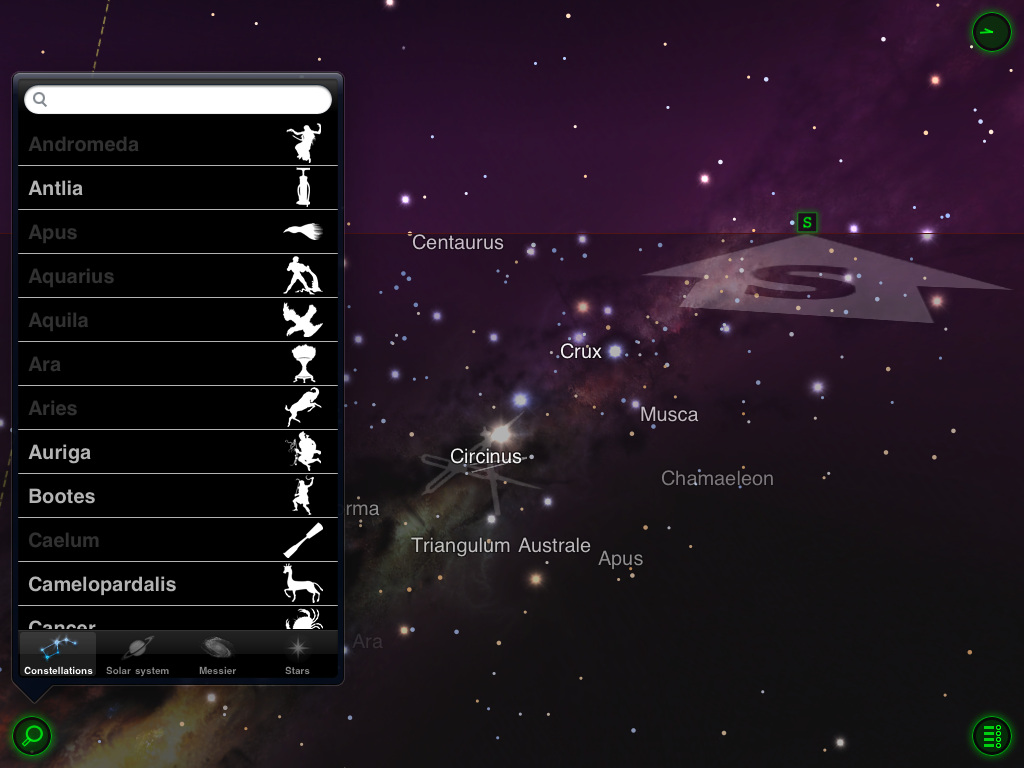Viewport: 1024px width, 768px height.
Task: Select the Constellations tab
Action: click(x=58, y=655)
